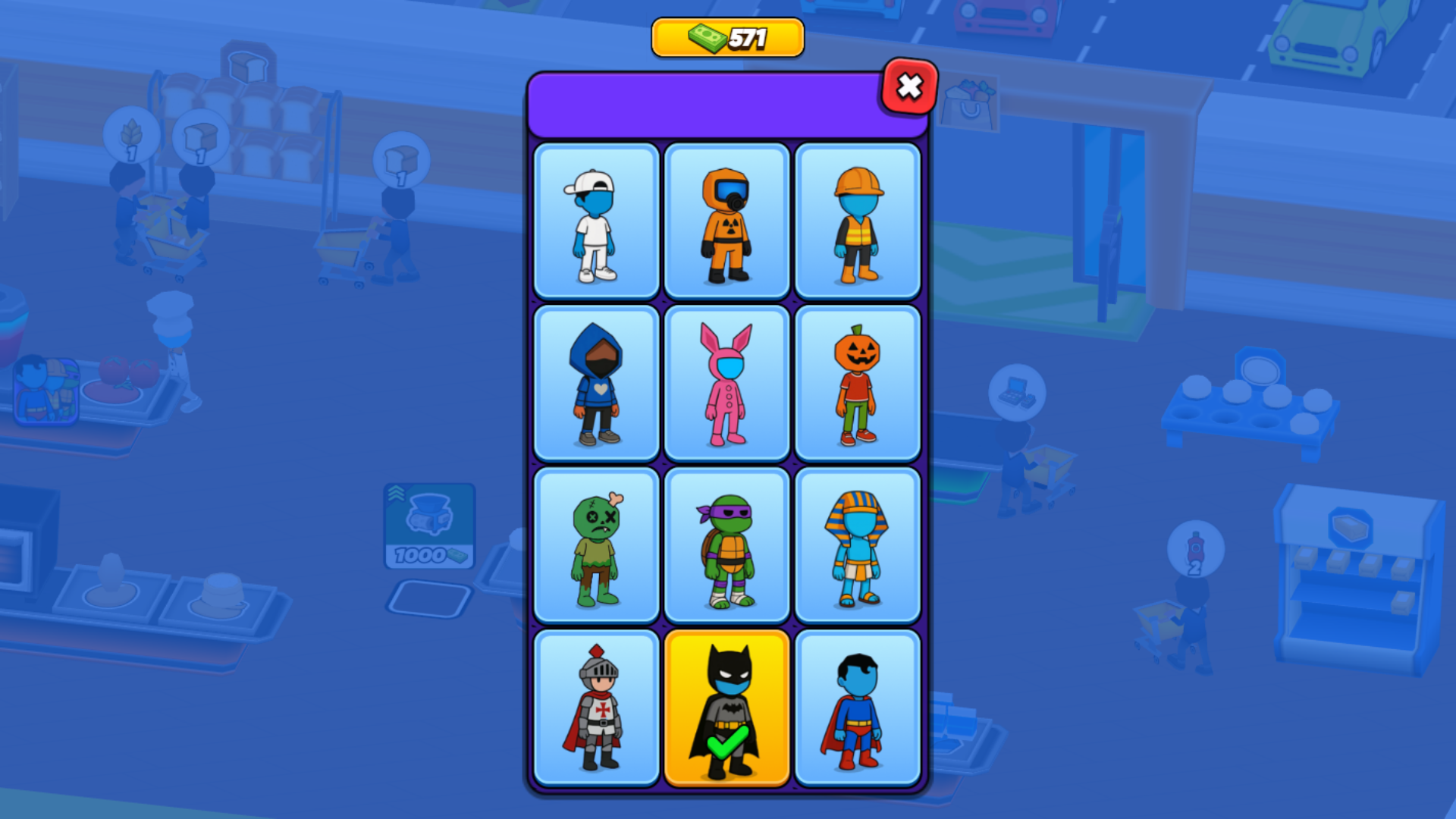Select the white baseball cap character skin
Viewport: 1456px width, 819px height.
tap(596, 221)
